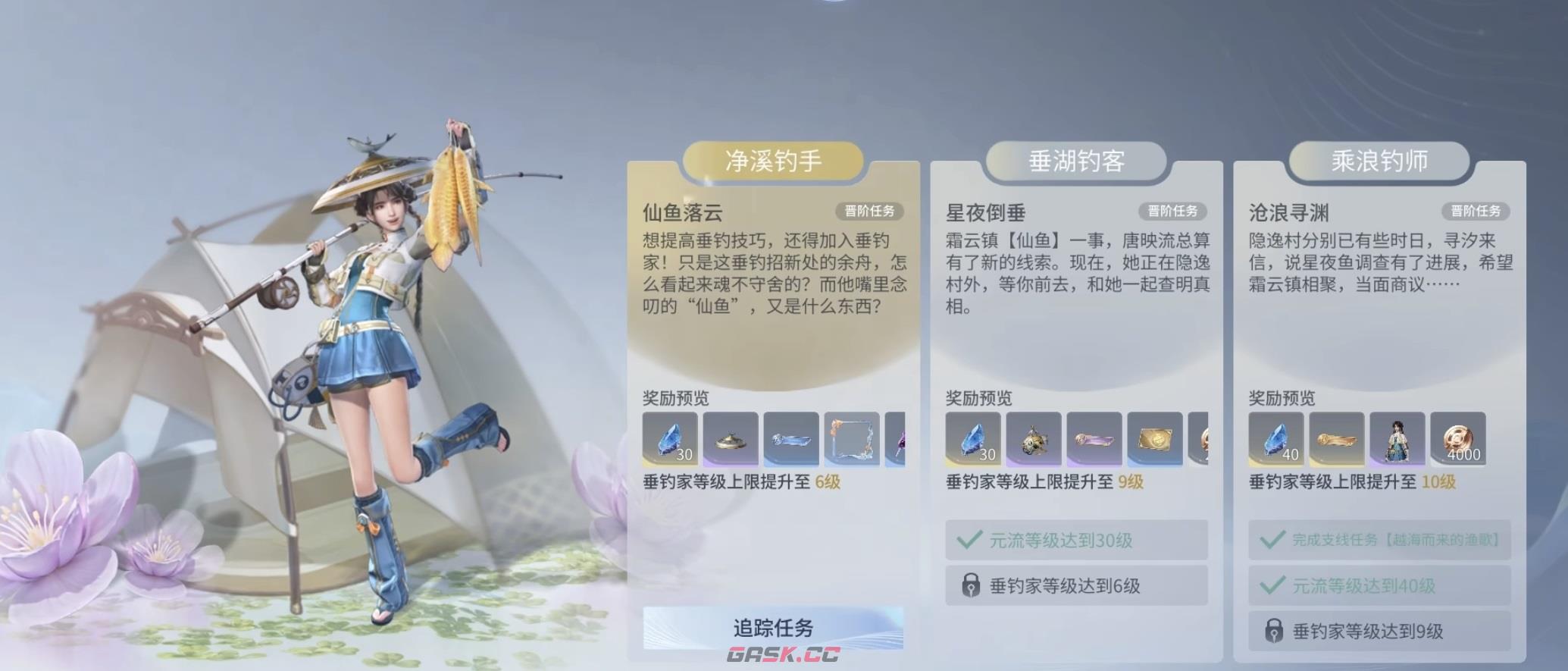Image resolution: width=1568 pixels, height=671 pixels.
Task: Inspect the golden fish reward in 星夜倒垂
Action: click(1033, 440)
